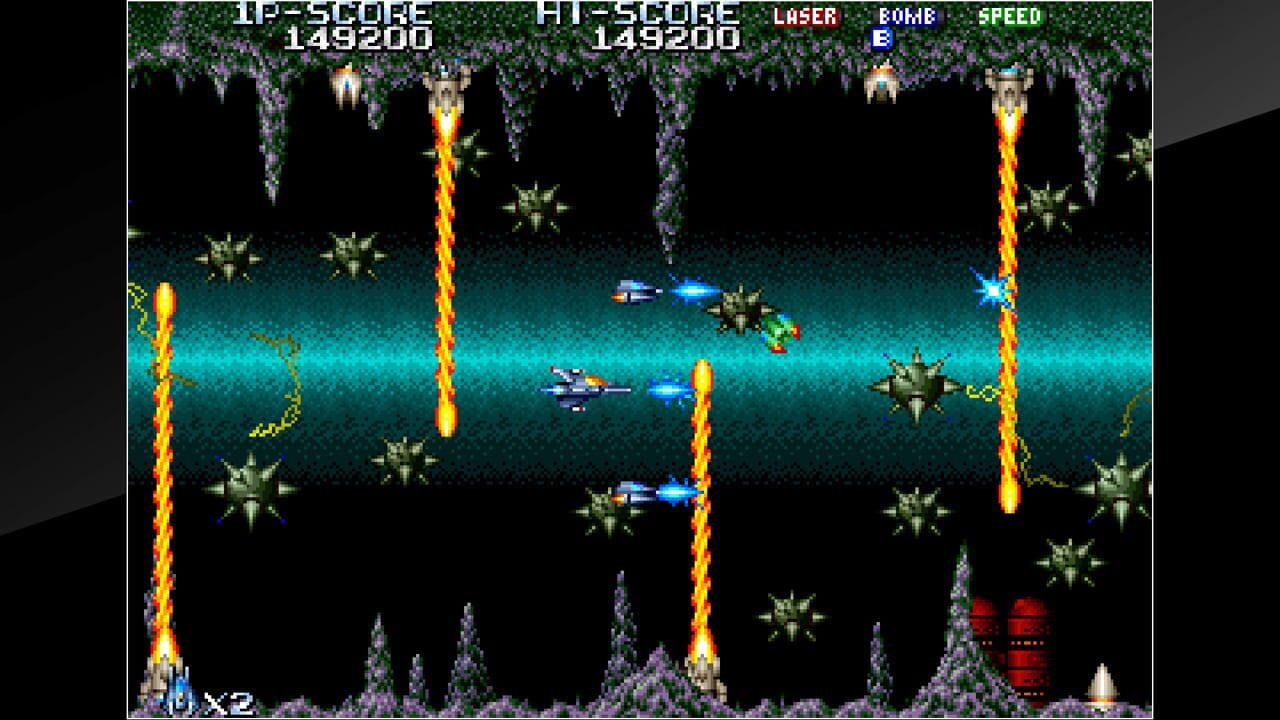This screenshot has height=720, width=1280.
Task: Click the drone orb beside the player ship
Action: (x=635, y=290)
